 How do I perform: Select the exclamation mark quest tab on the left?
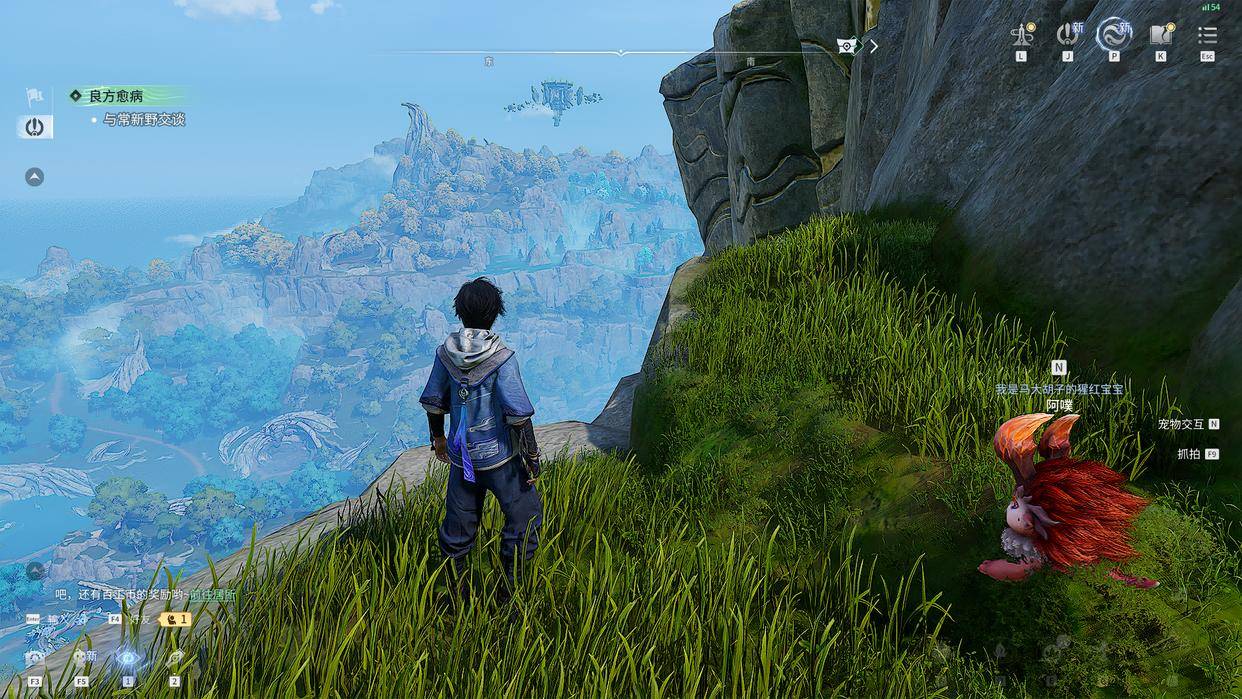pos(34,127)
